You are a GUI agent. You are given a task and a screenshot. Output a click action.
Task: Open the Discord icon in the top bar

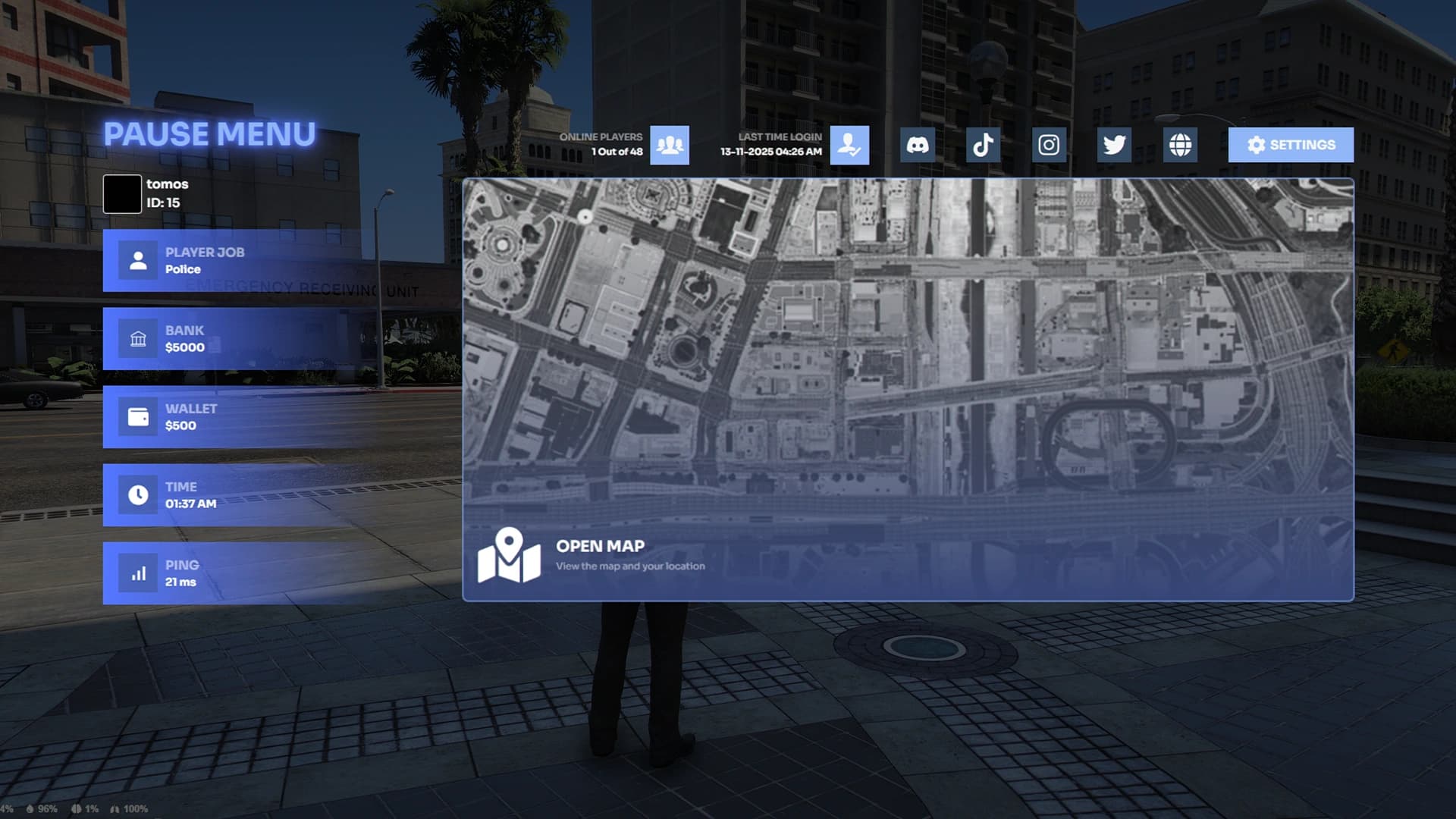(x=917, y=144)
